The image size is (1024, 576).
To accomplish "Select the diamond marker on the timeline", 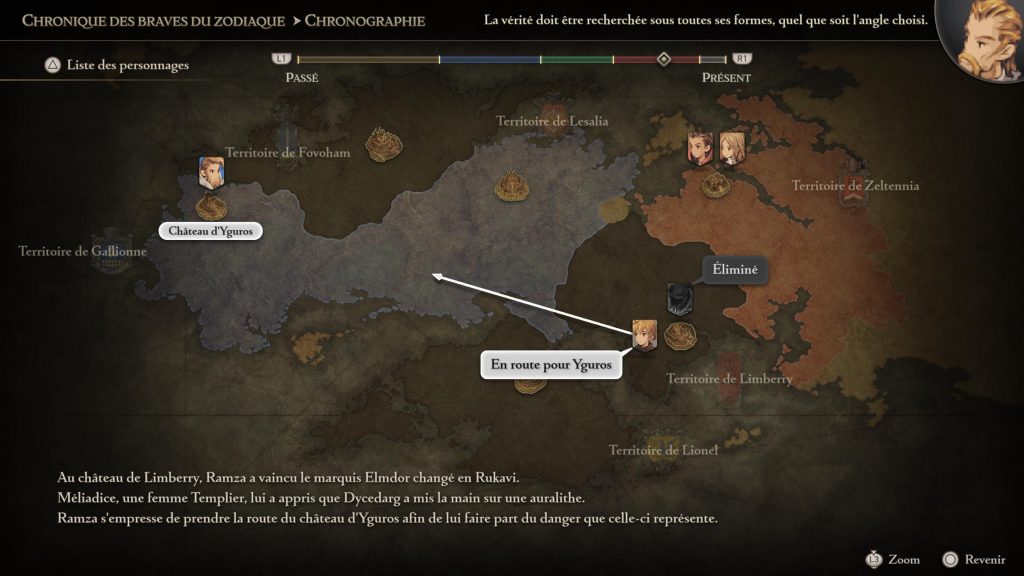I will click(x=663, y=59).
